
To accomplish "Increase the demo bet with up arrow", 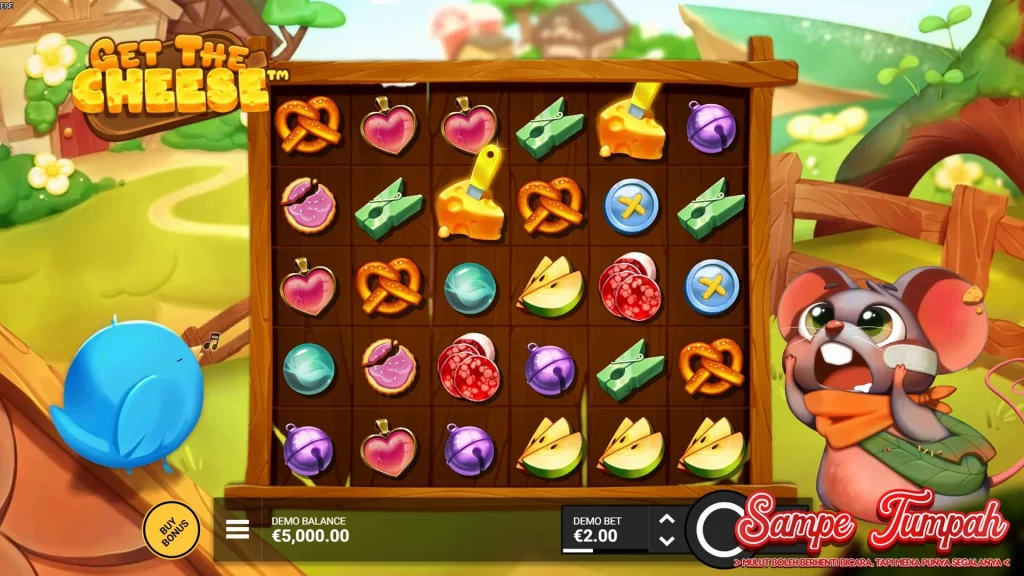I will point(667,519).
